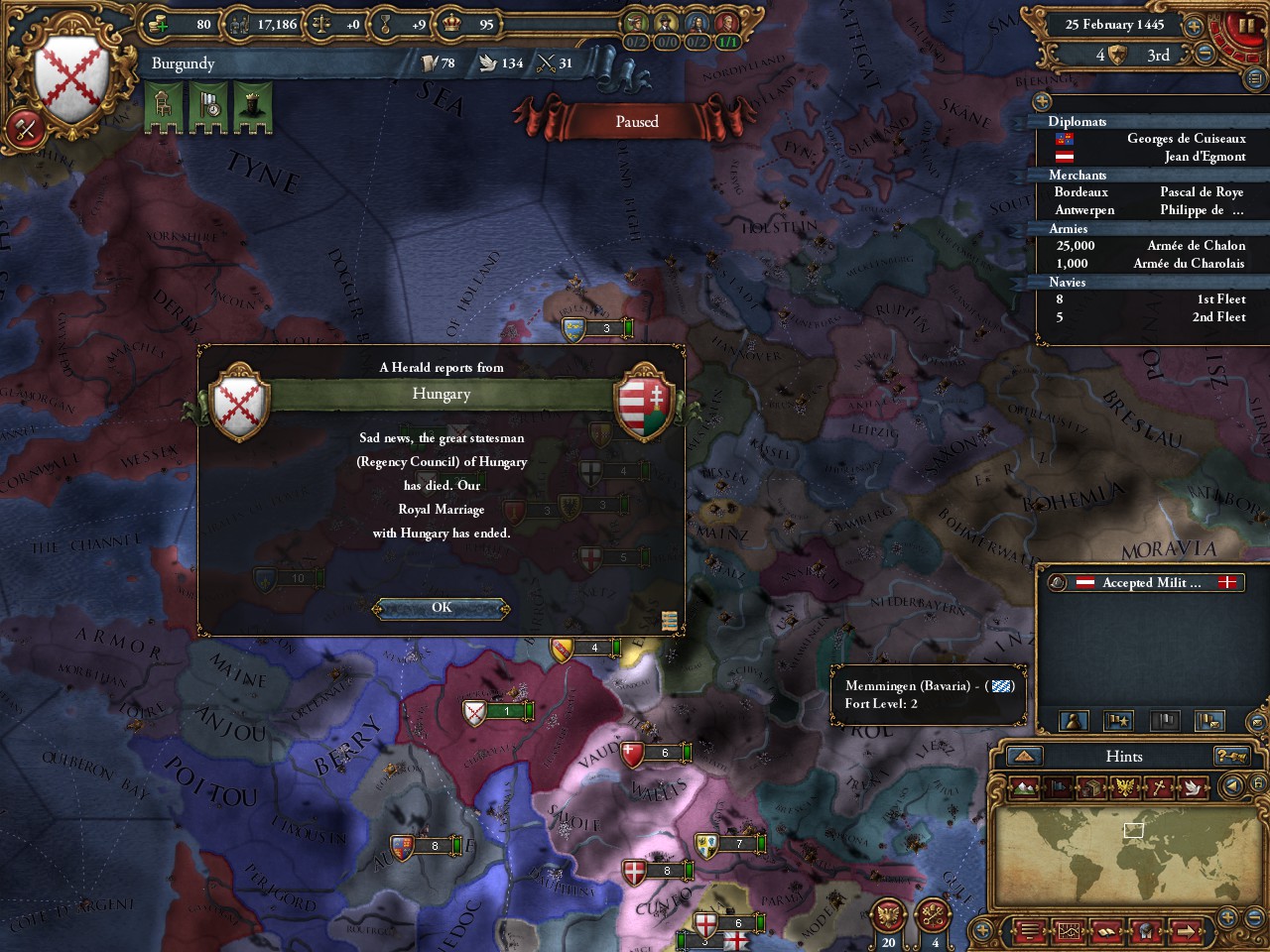The height and width of the screenshot is (952, 1270).
Task: Collapse the Hints panel with the arrow button
Action: pyautogui.click(x=1024, y=755)
